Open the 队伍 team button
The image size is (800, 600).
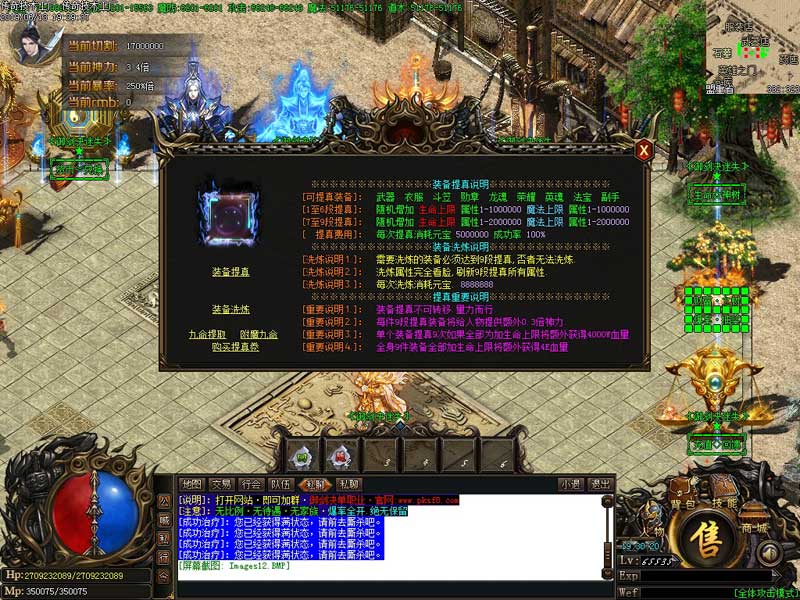[x=284, y=484]
